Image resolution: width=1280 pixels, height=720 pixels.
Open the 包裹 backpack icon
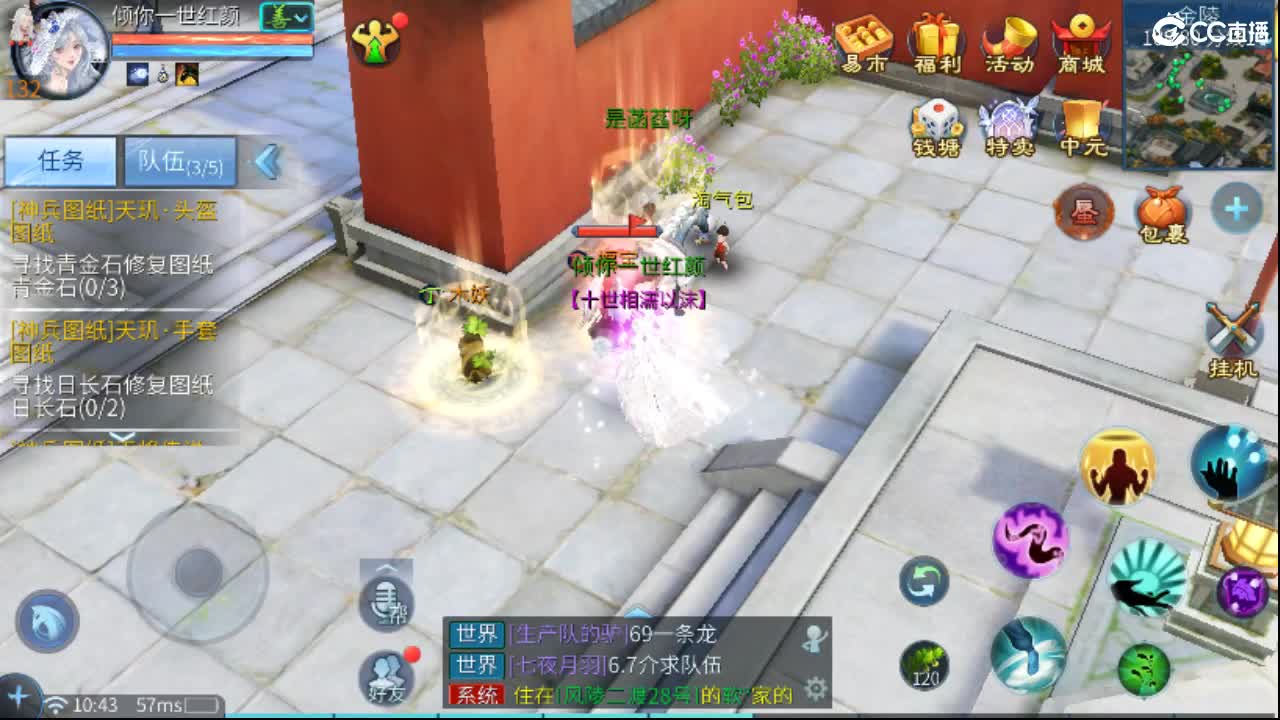point(1160,212)
